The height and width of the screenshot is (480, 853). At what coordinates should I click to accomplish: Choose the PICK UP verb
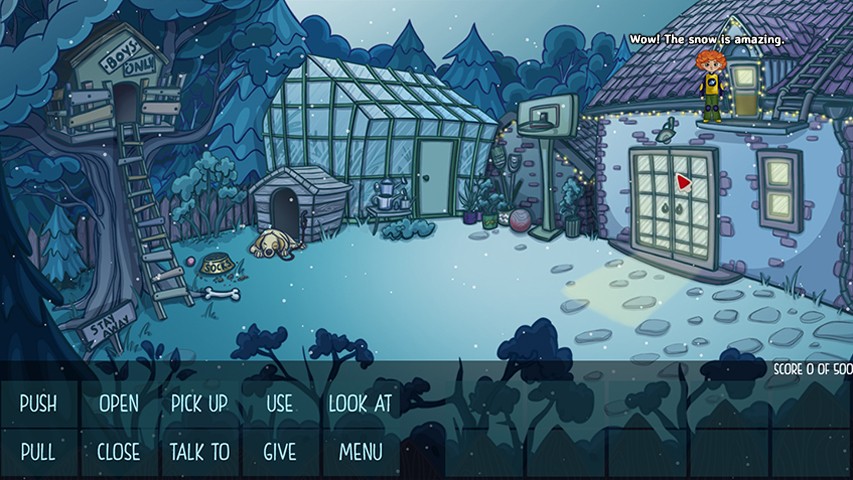coord(199,404)
